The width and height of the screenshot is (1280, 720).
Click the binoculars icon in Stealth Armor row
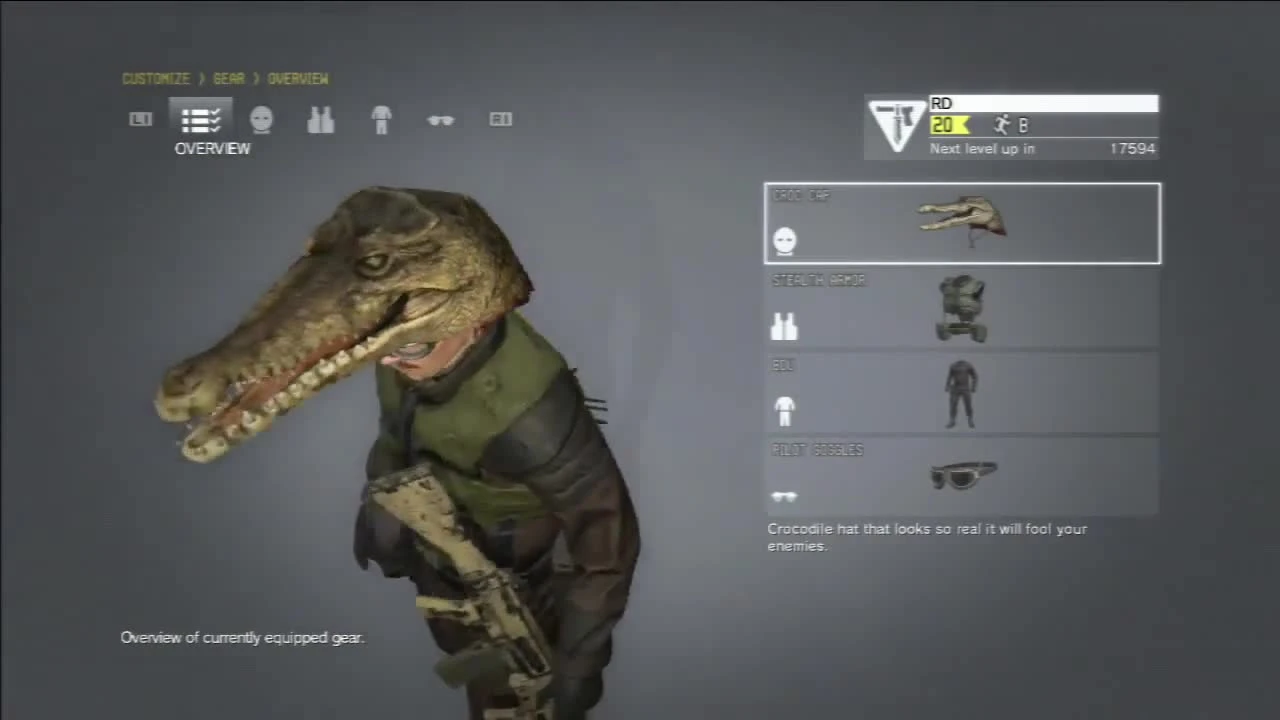point(784,326)
